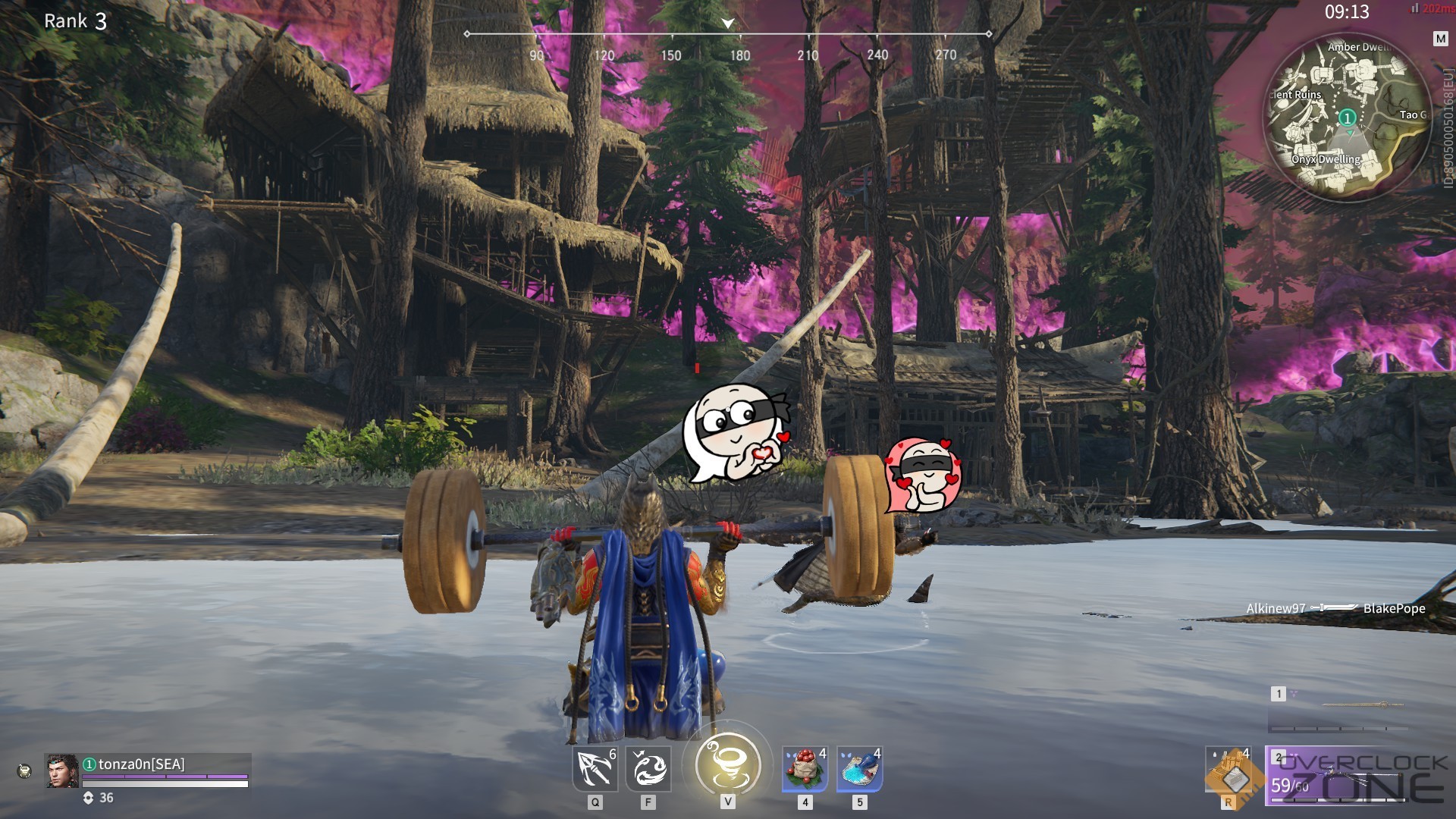The height and width of the screenshot is (819, 1456).
Task: Activate the swirling flame skill icon
Action: pos(648,768)
